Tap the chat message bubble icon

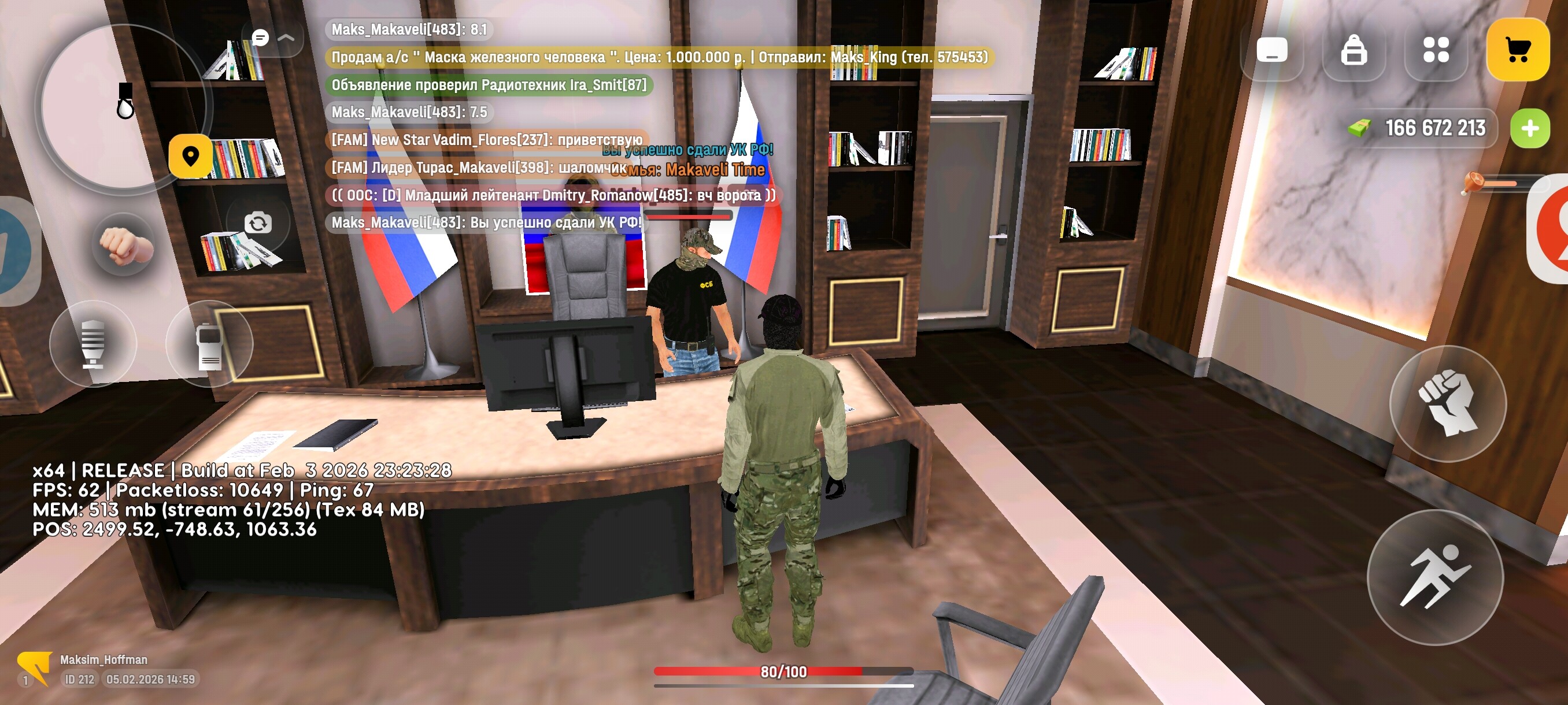(261, 38)
